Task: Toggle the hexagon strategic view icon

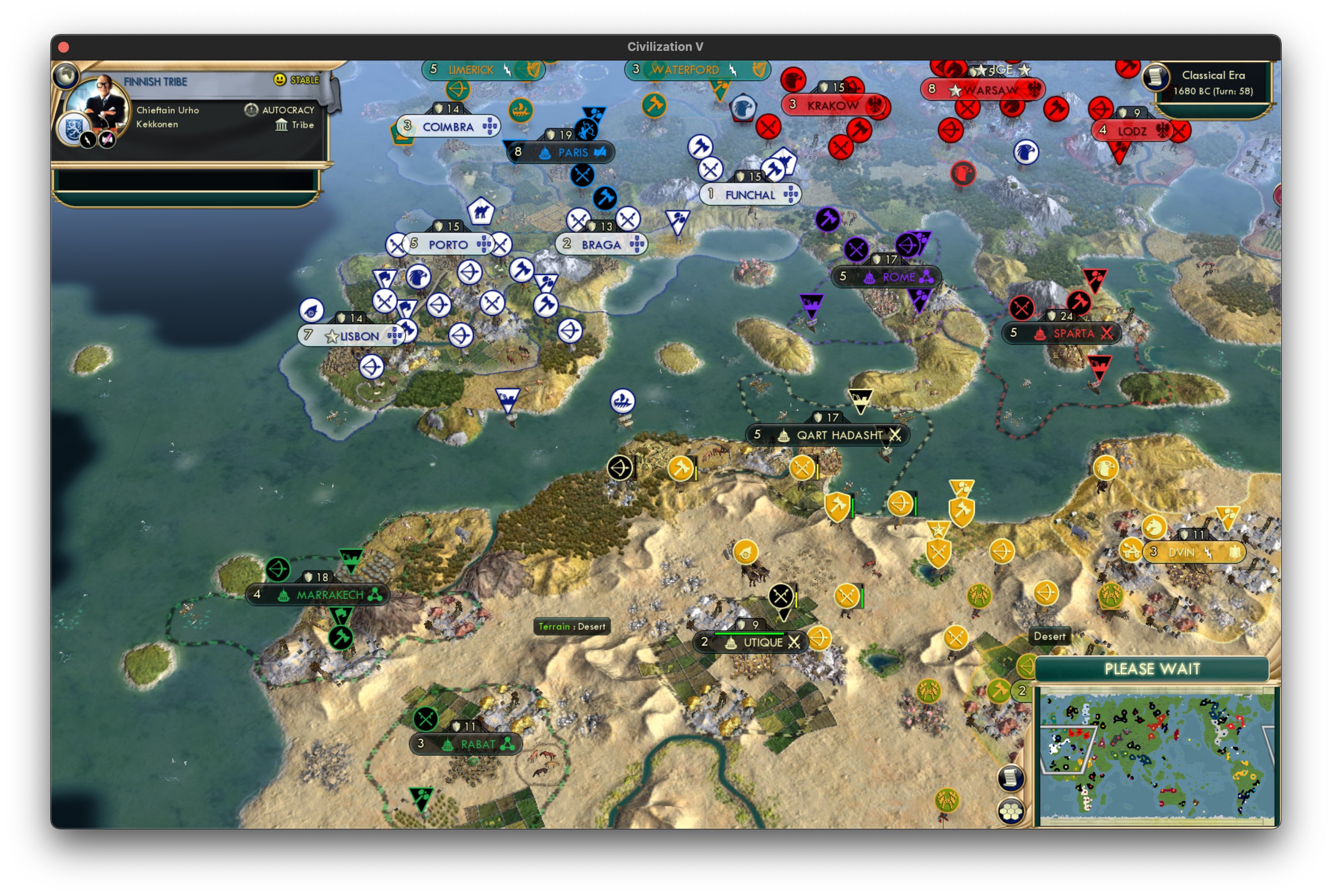Action: coord(1011,812)
